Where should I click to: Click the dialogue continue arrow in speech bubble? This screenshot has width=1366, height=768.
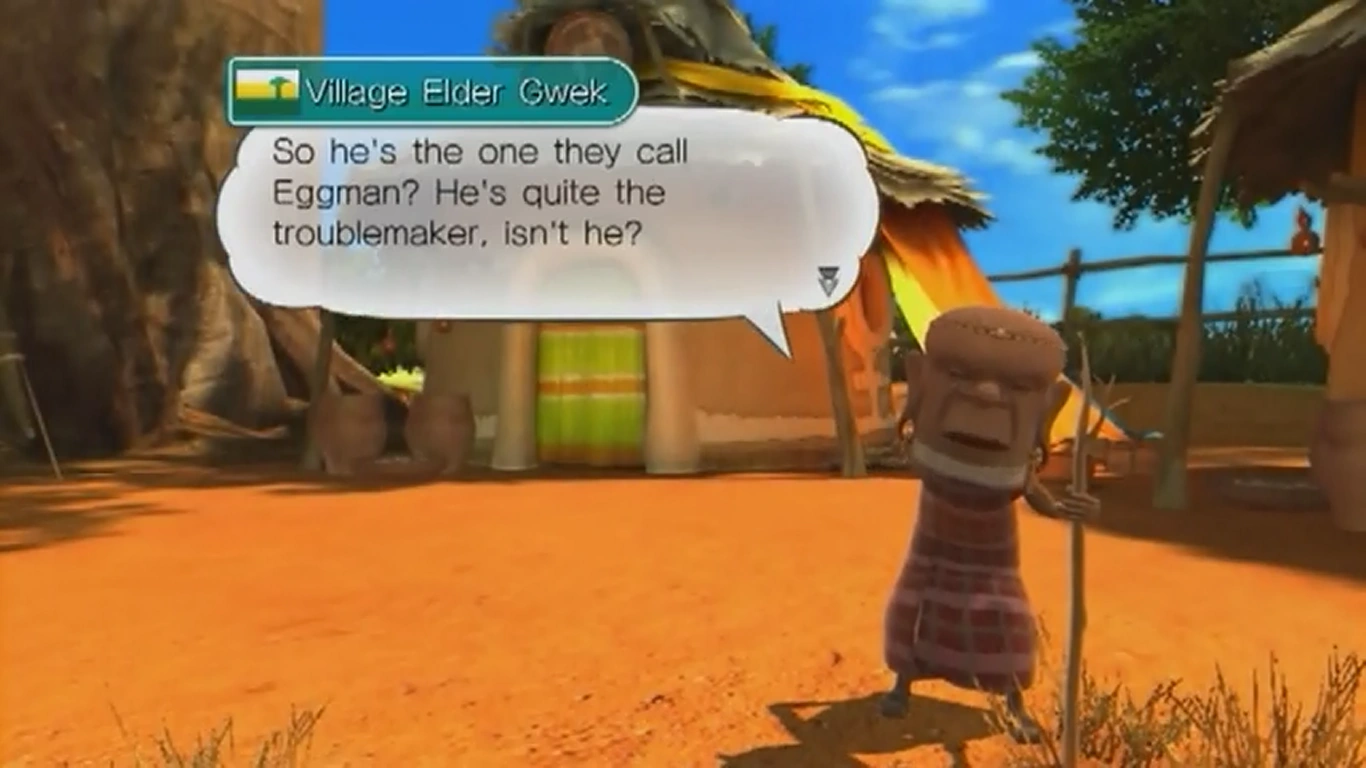(x=828, y=281)
